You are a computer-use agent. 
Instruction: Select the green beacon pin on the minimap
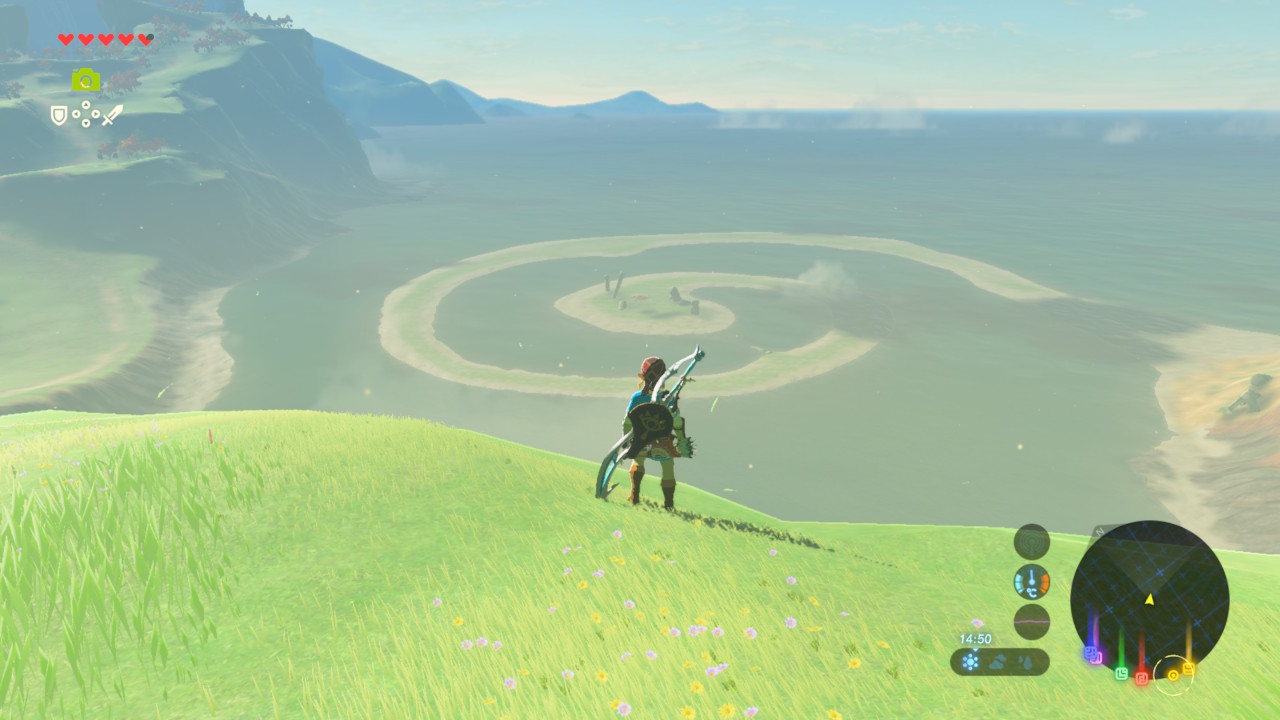coord(1121,673)
